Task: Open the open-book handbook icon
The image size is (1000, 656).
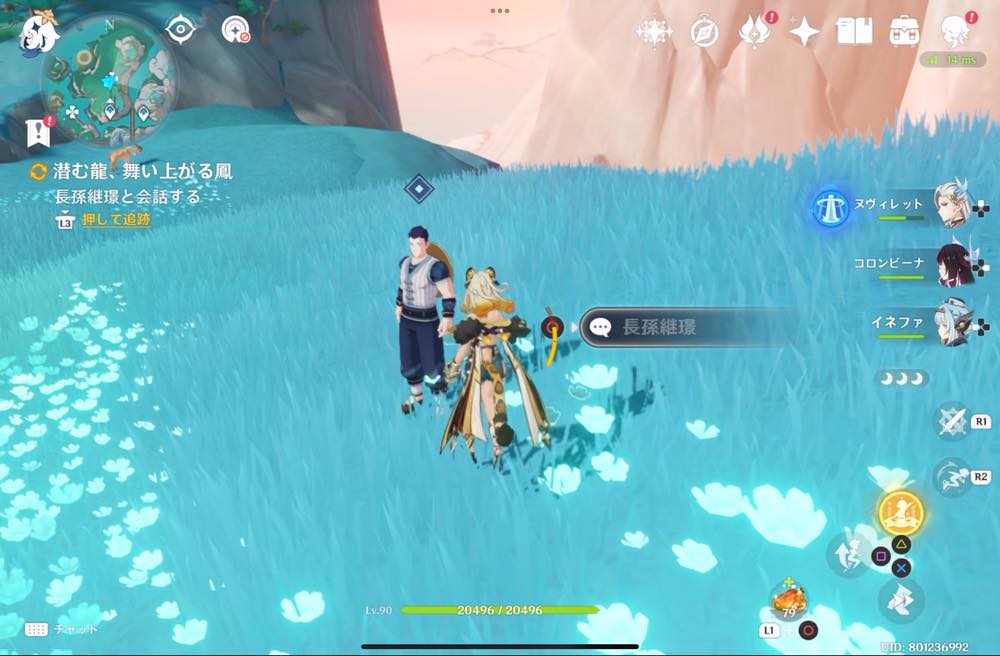Action: 854,32
